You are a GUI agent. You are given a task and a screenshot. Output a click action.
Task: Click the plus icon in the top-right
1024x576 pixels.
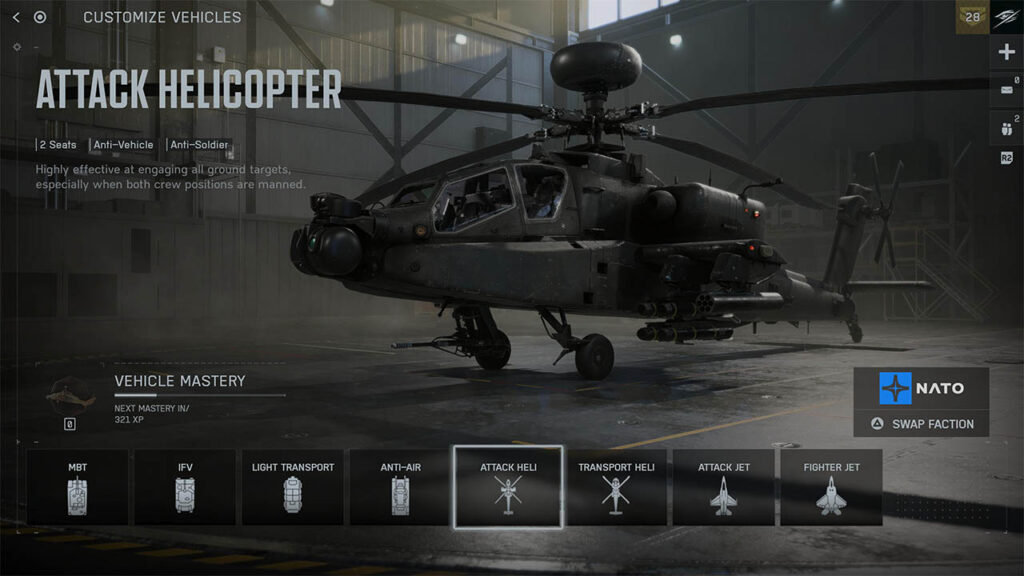[1006, 52]
